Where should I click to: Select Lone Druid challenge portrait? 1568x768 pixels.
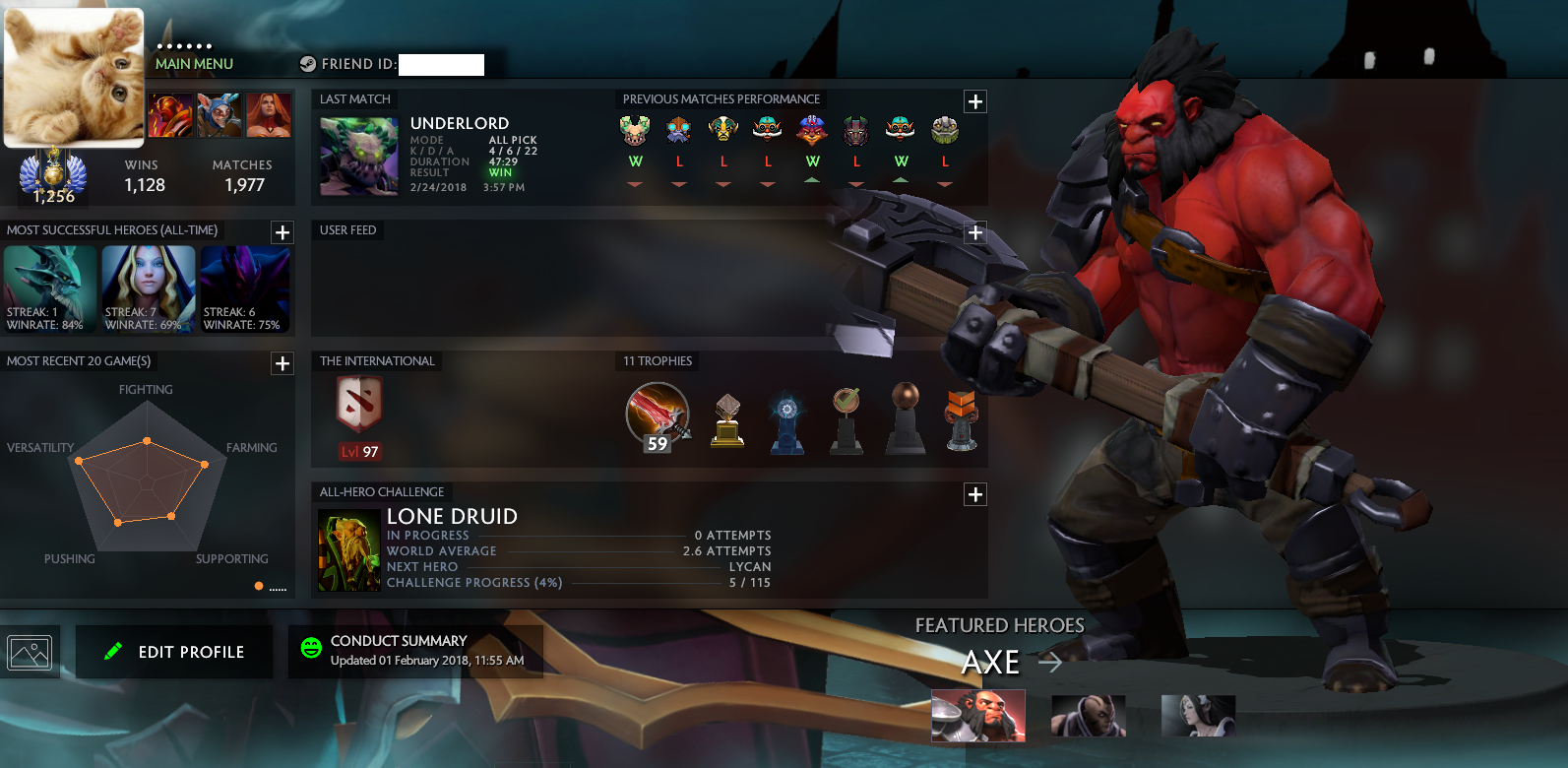point(349,550)
